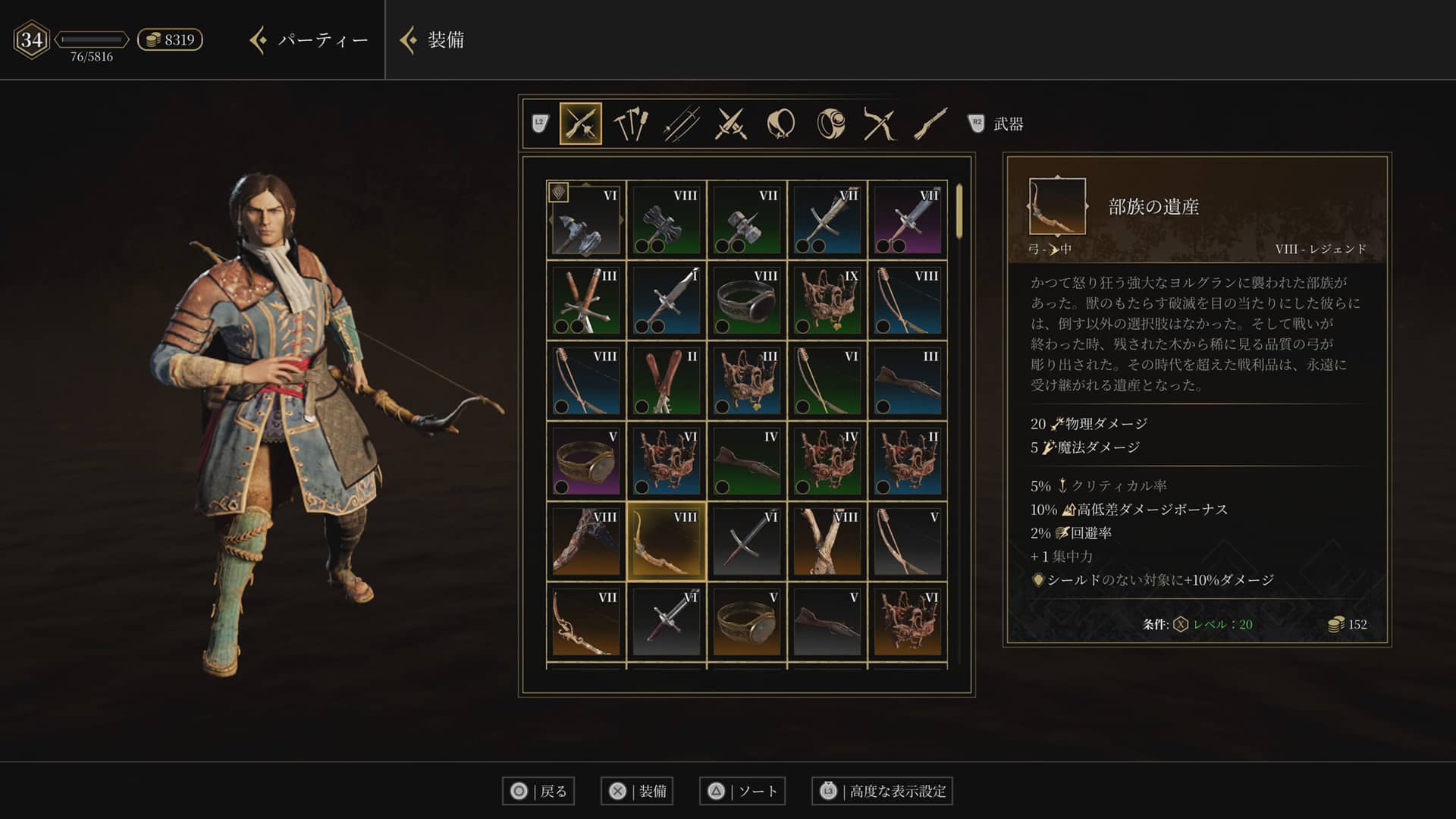
Task: Choose the tier IX thorn crown
Action: coord(827,300)
